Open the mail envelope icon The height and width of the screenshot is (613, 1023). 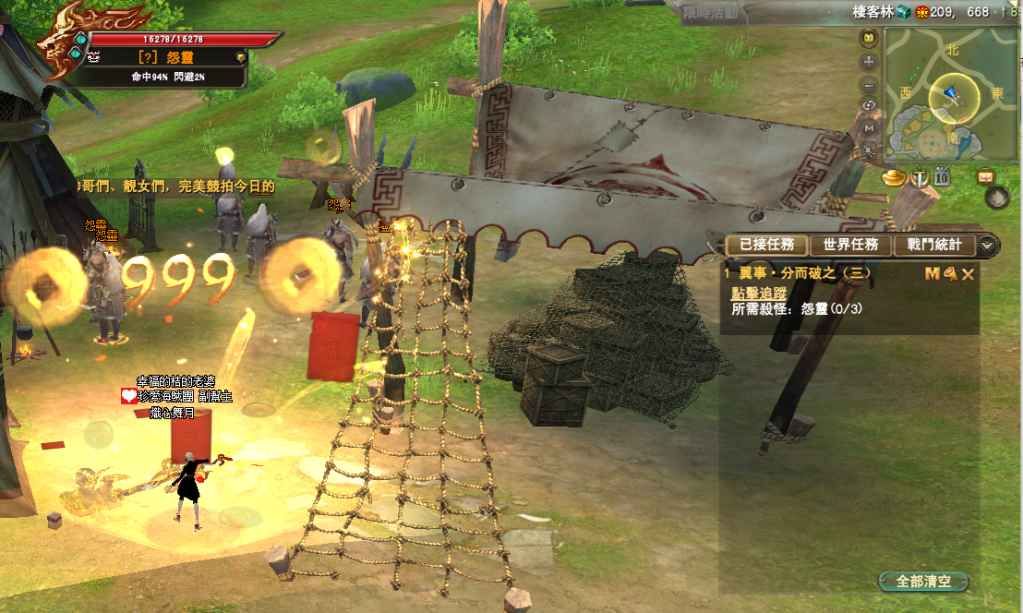point(985,176)
